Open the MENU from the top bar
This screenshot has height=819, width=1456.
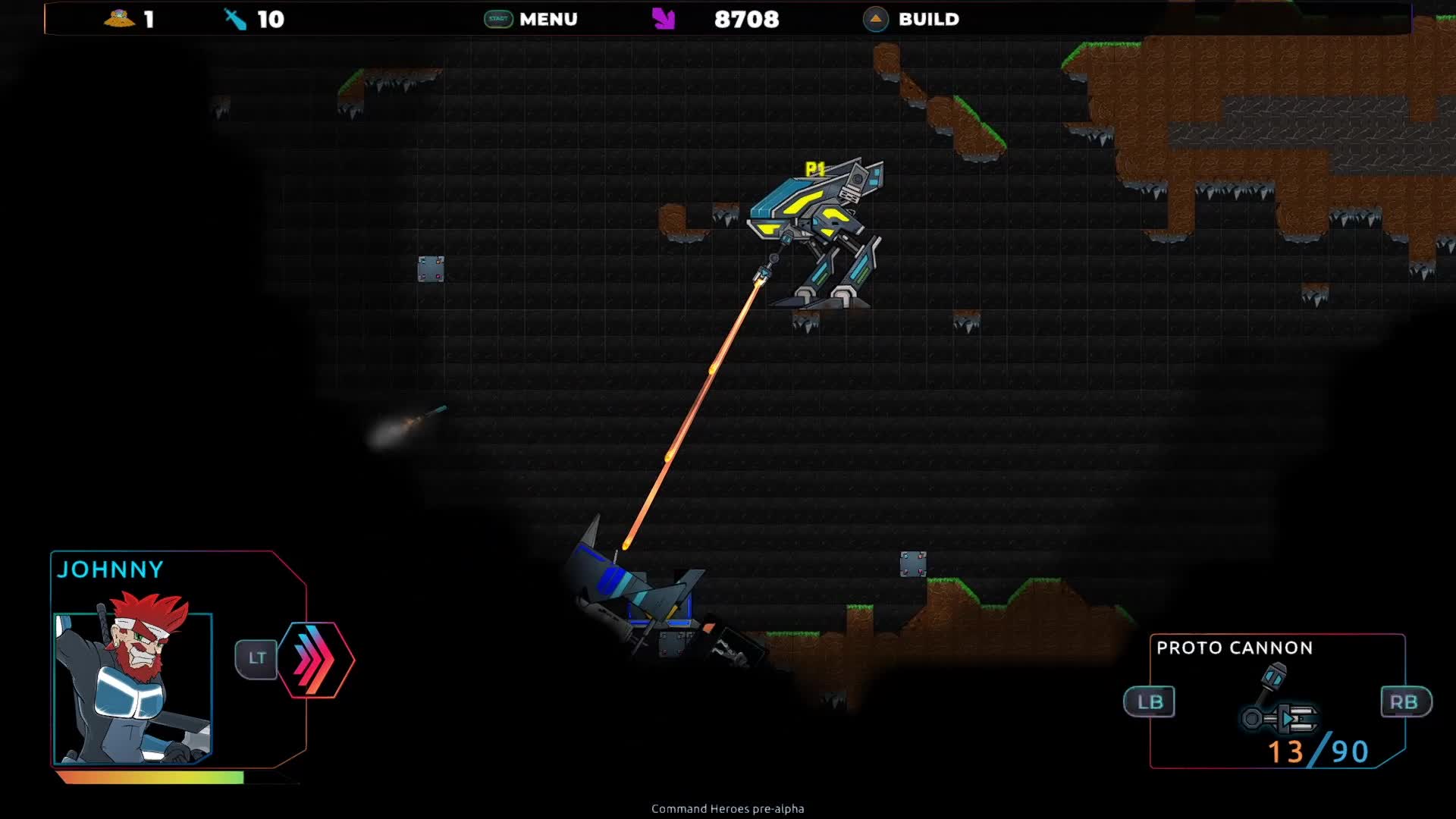[548, 19]
